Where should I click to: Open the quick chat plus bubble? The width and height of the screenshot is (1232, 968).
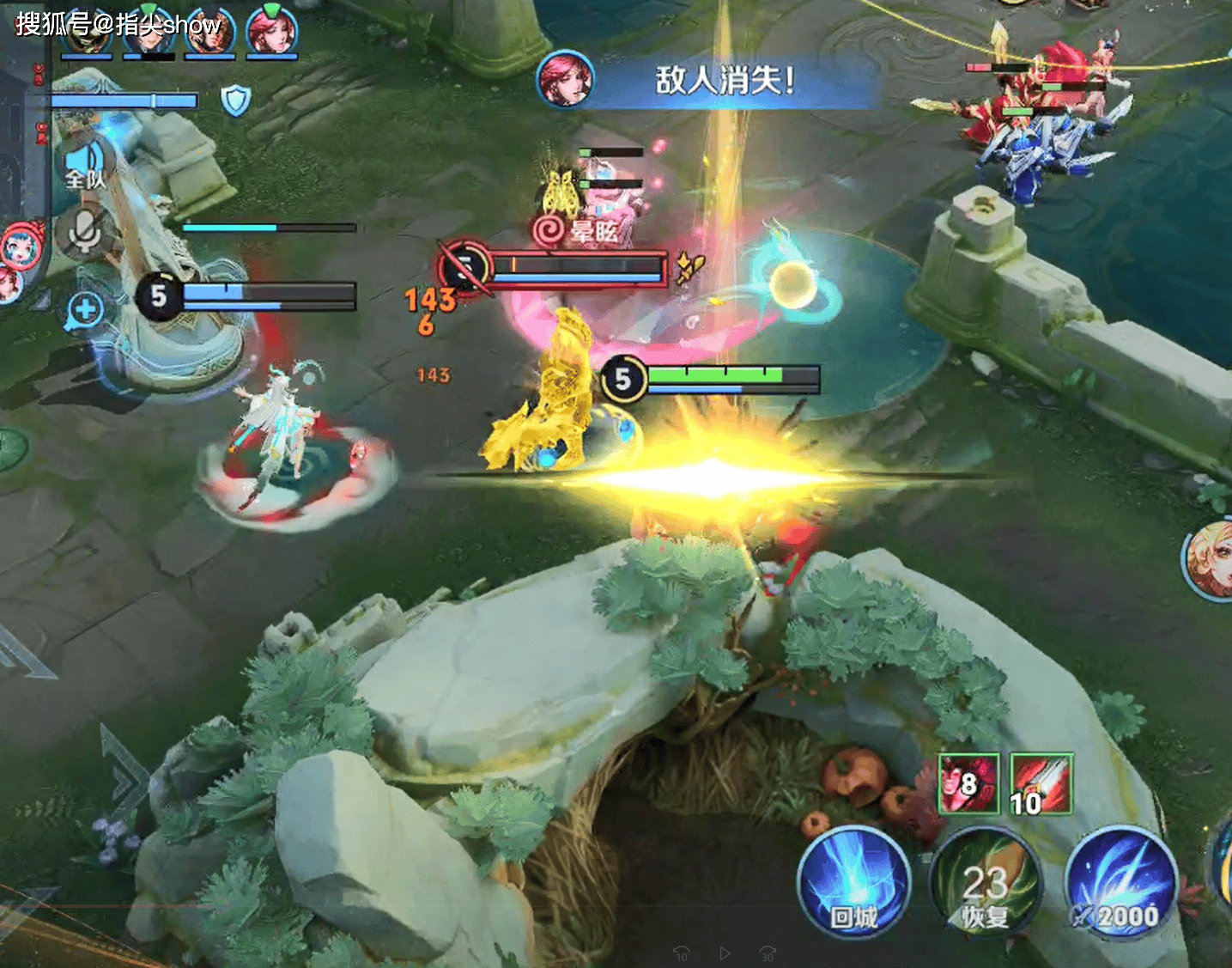[84, 310]
